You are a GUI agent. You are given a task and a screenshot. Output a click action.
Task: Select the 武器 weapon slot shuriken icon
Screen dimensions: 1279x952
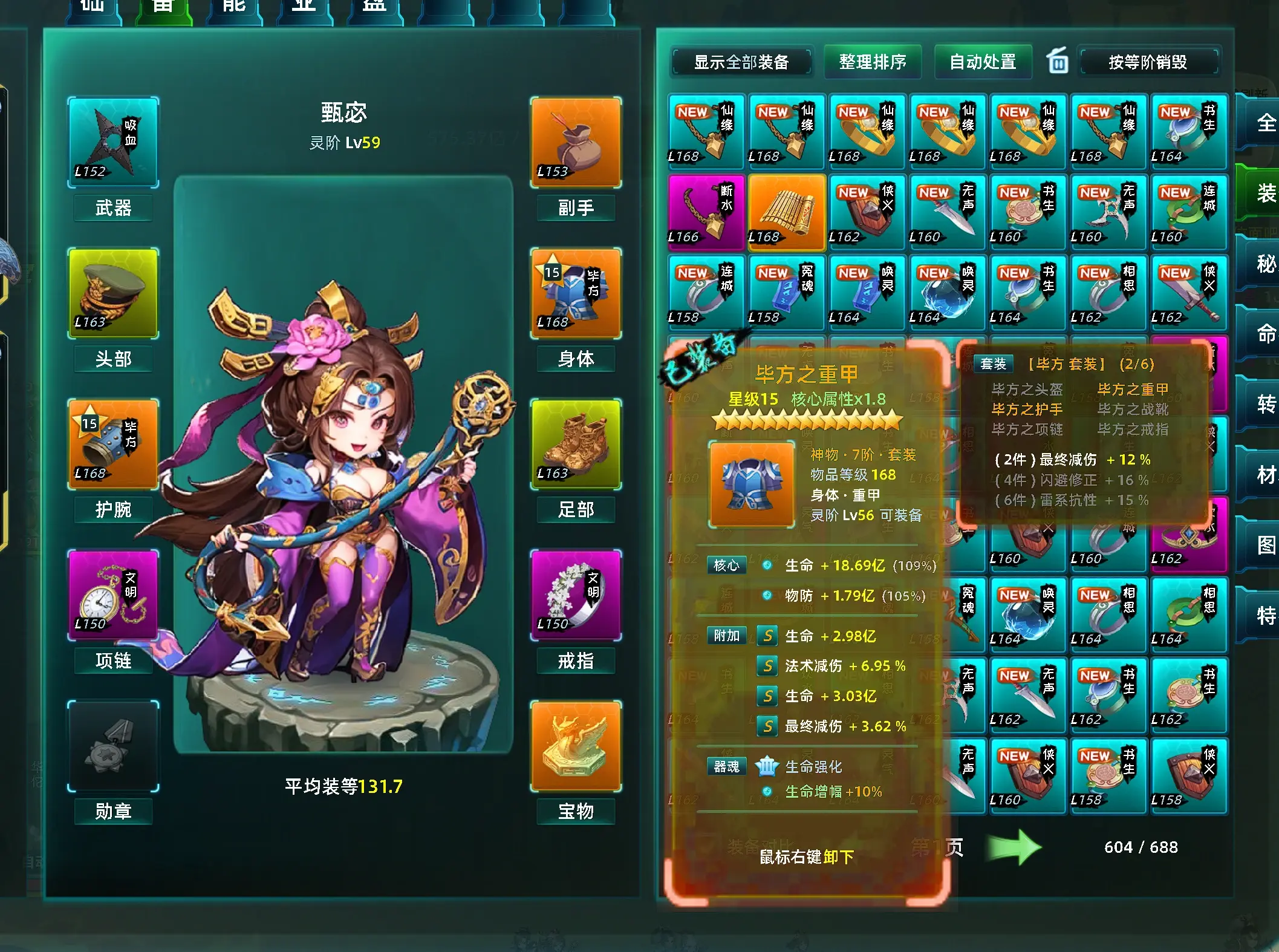click(112, 142)
